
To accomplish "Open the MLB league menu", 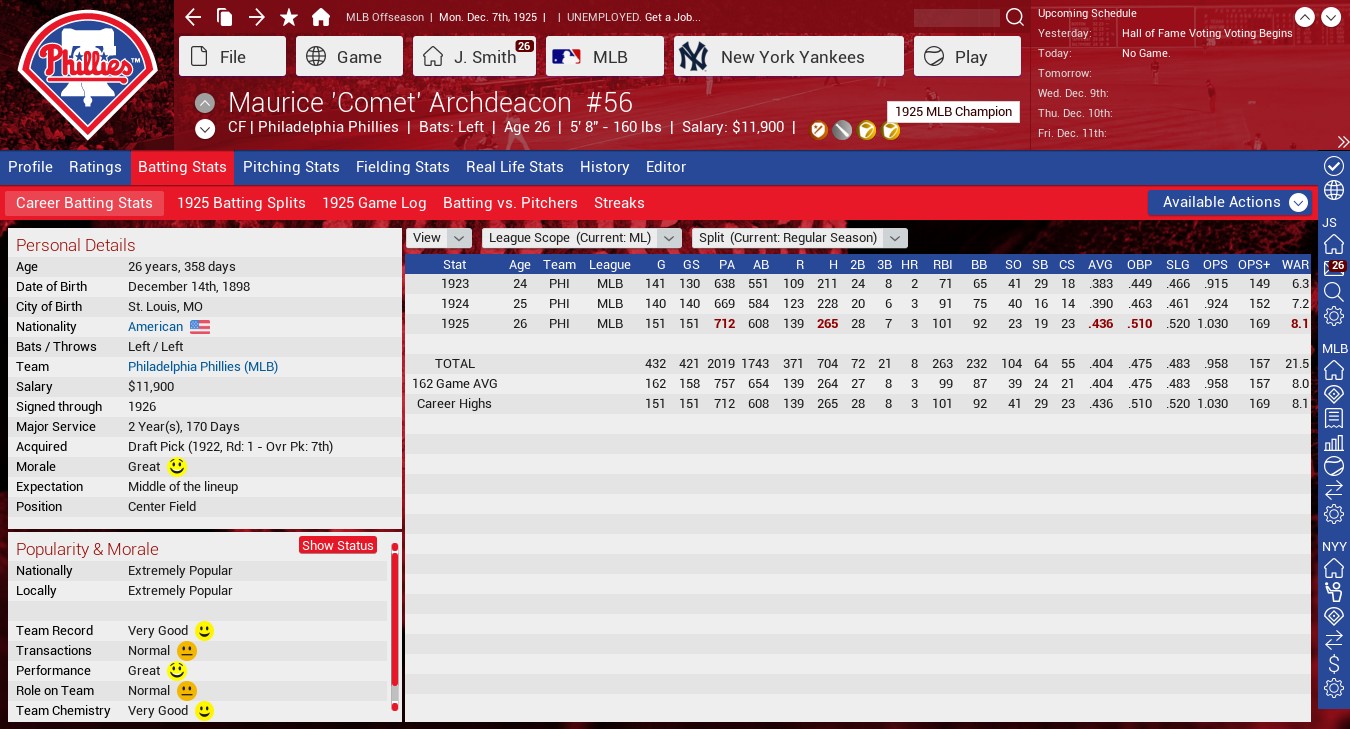I will tap(604, 57).
